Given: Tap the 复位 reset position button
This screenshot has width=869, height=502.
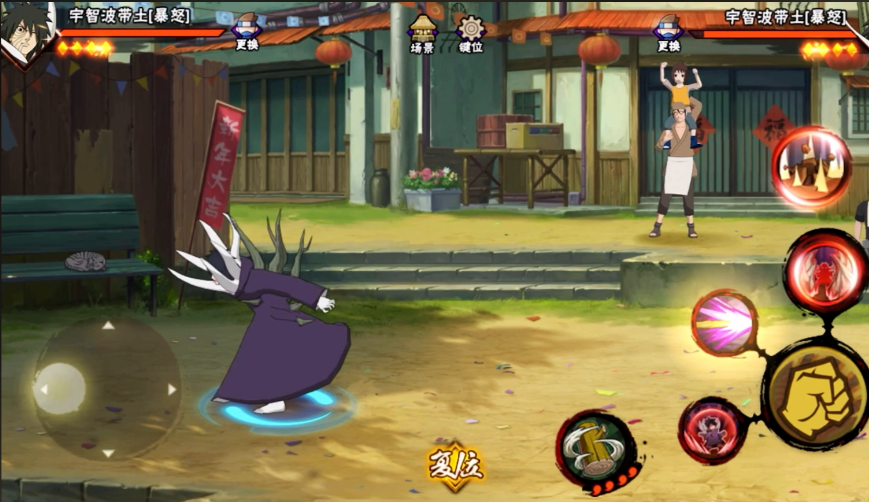Looking at the screenshot, I should point(454,465).
